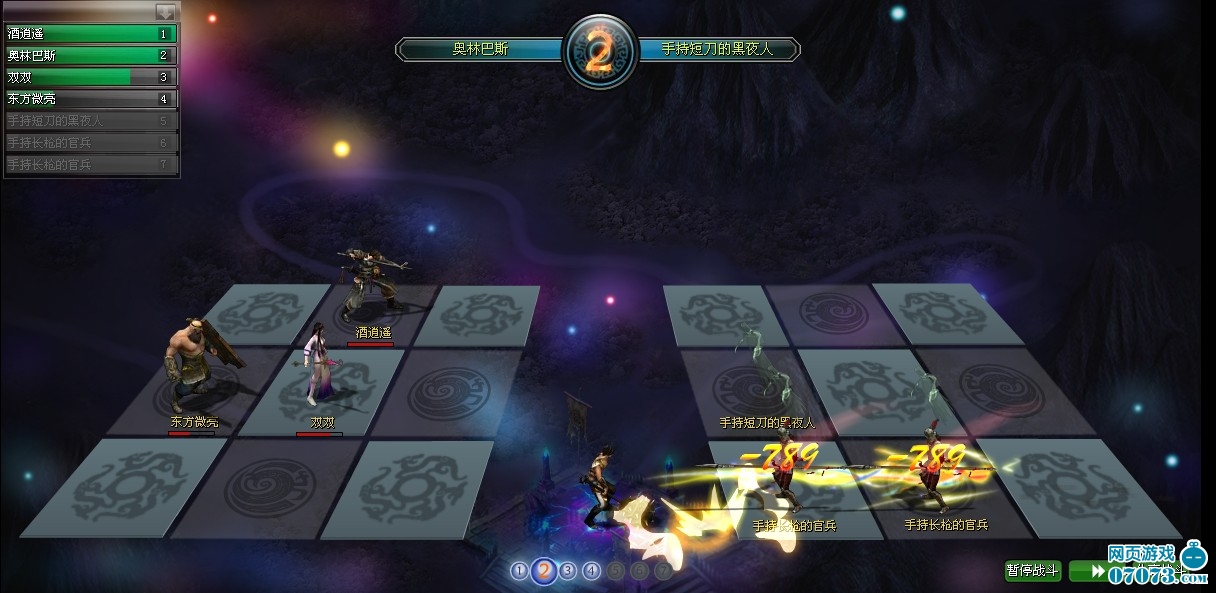Click circular turn marker number 1
This screenshot has height=593, width=1216.
pyautogui.click(x=519, y=571)
